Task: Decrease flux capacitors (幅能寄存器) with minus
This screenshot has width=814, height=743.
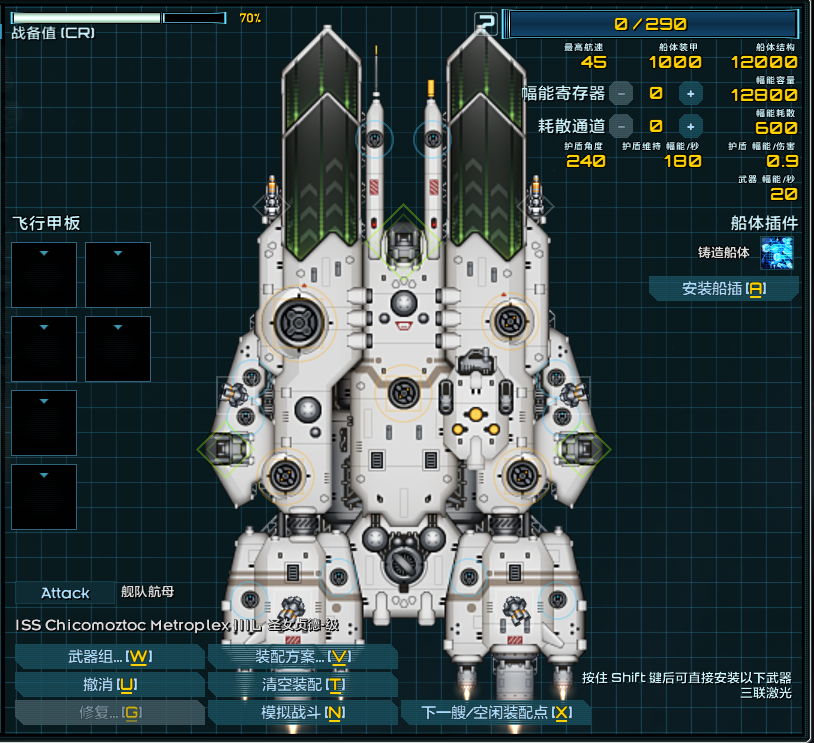Action: (621, 93)
